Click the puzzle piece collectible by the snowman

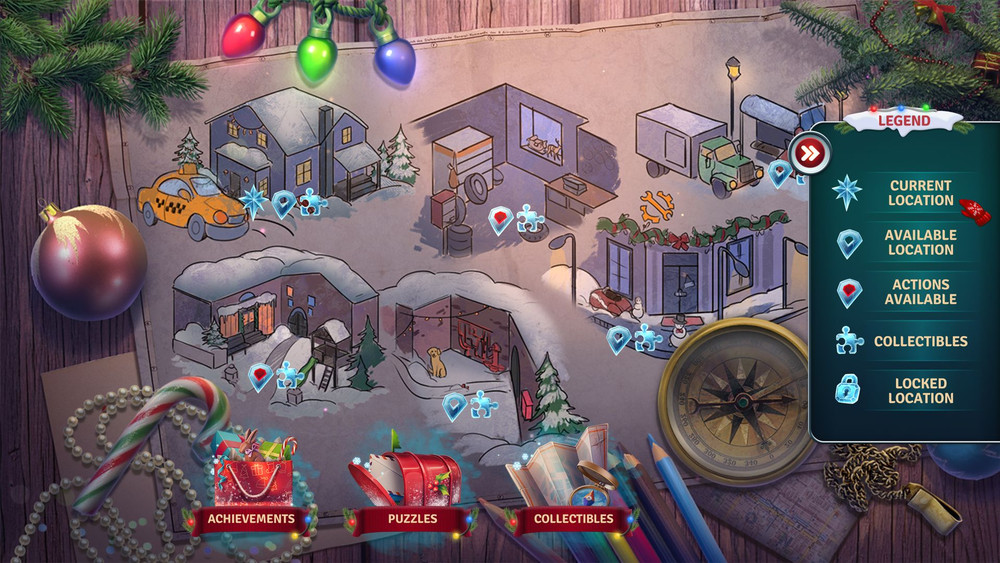pos(648,338)
